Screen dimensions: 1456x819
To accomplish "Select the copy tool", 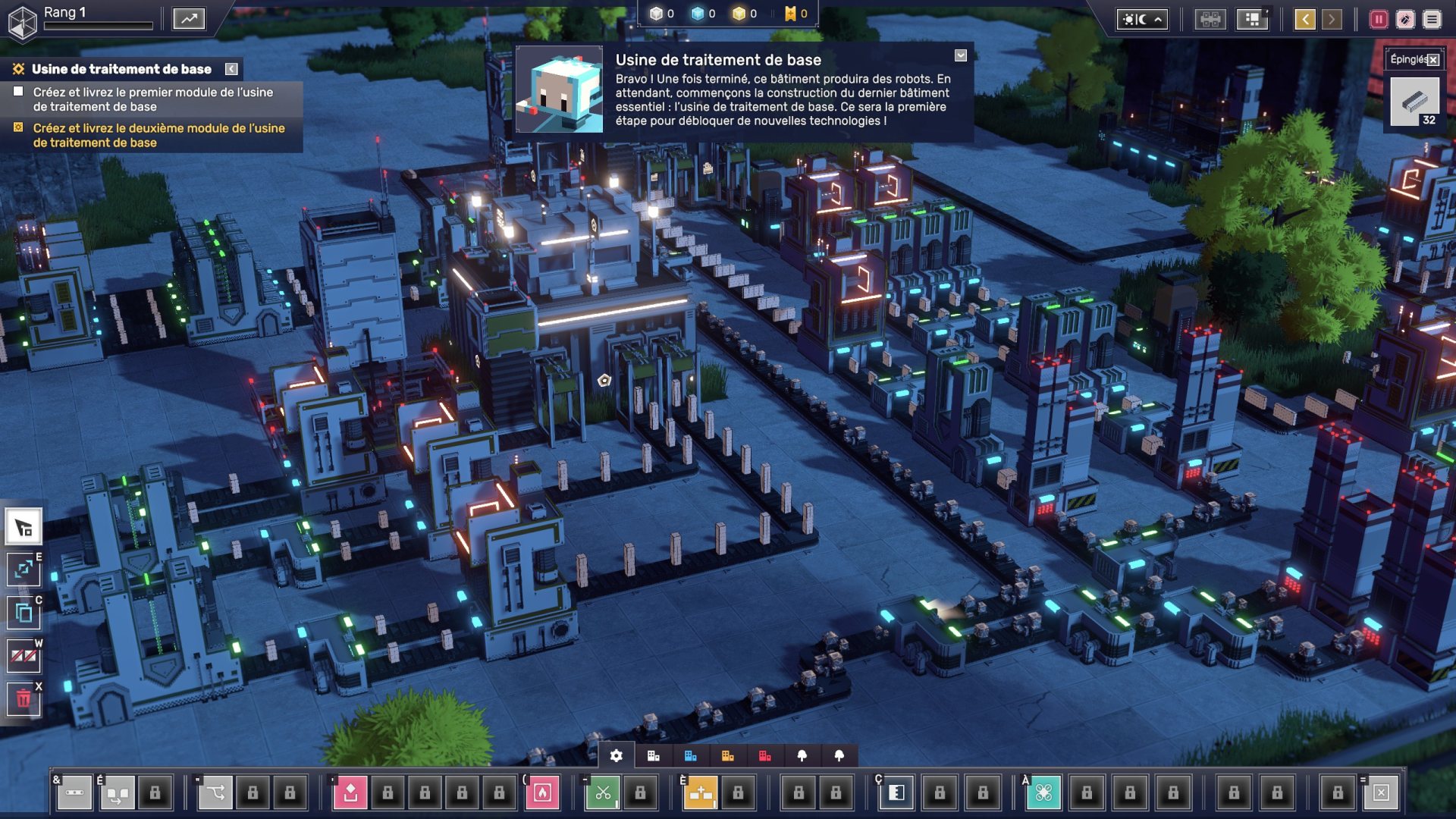I will click(x=24, y=613).
